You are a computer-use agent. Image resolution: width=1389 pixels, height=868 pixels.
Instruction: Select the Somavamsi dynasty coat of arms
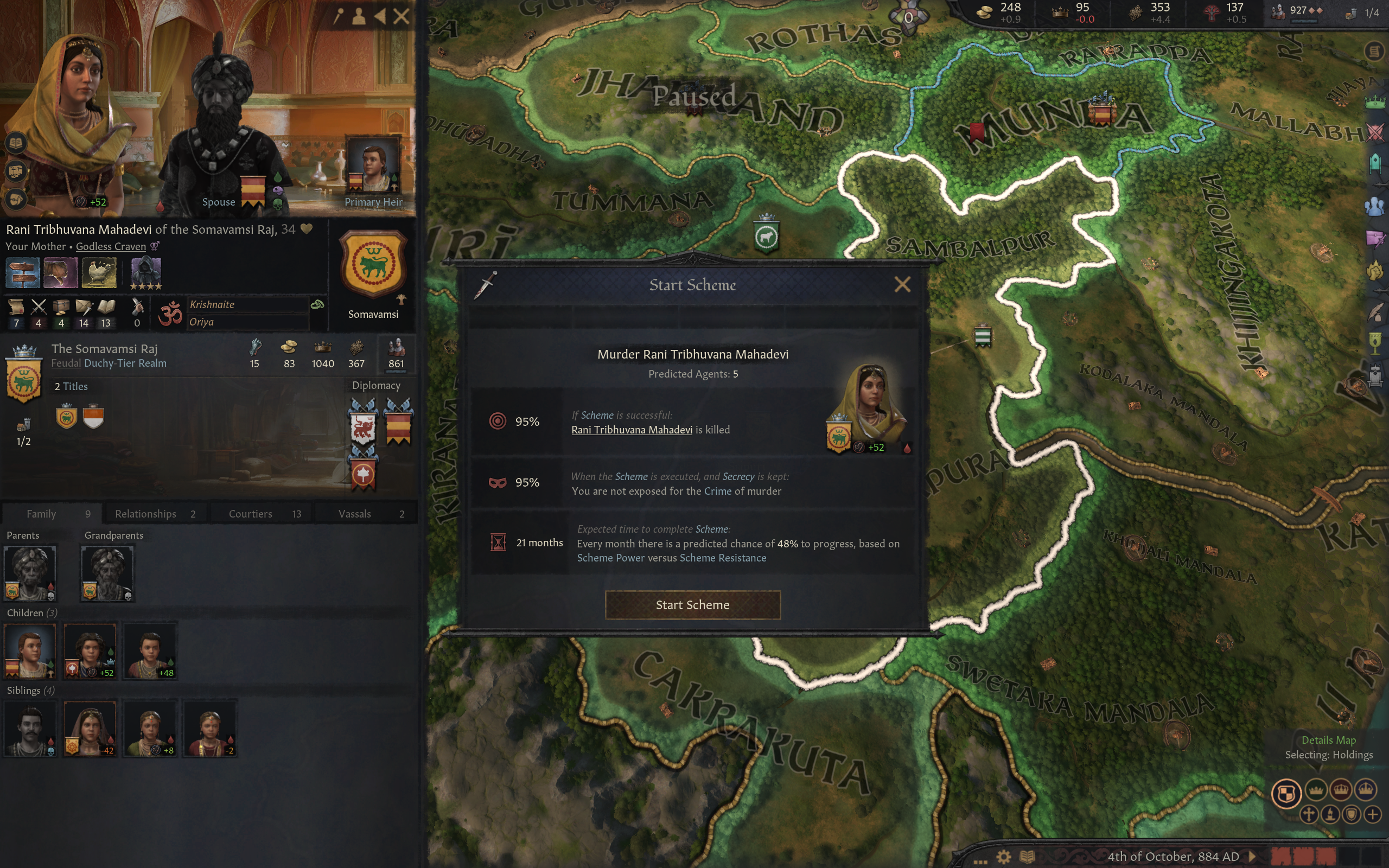click(373, 264)
